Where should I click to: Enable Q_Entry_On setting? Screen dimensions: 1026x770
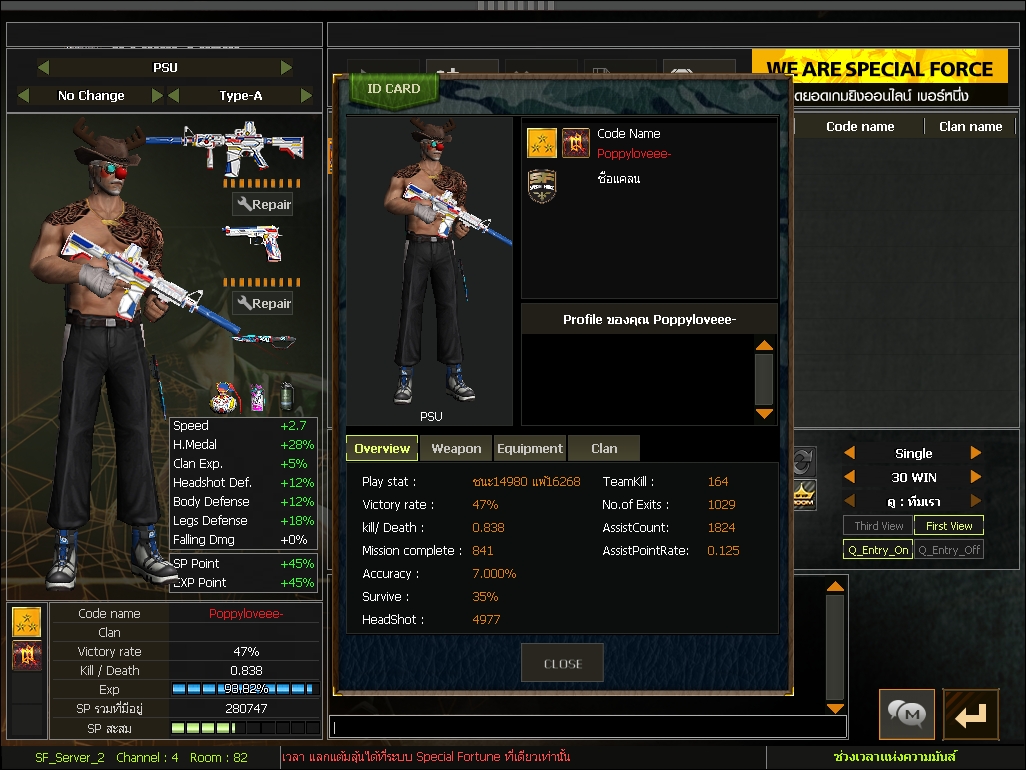pos(878,550)
